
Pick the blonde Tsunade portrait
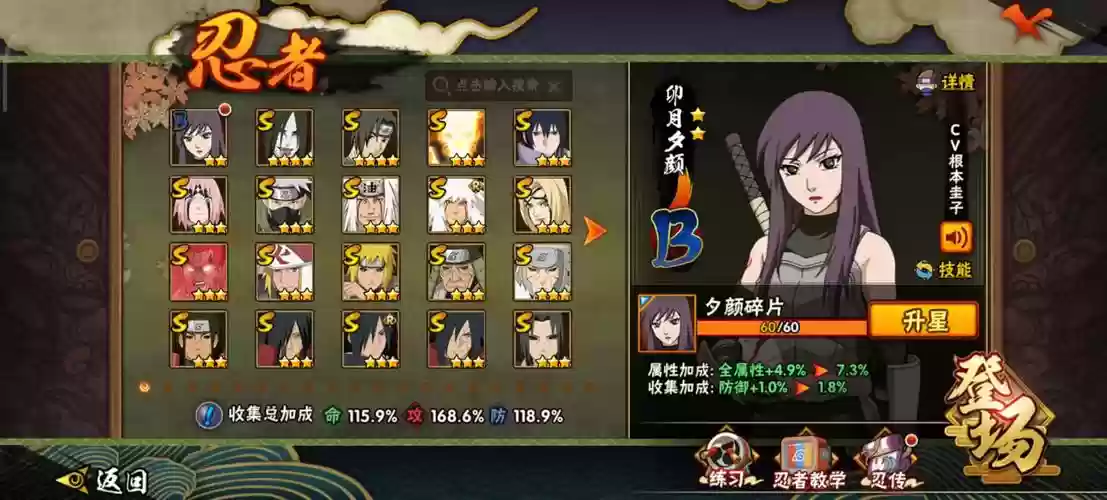(x=542, y=205)
